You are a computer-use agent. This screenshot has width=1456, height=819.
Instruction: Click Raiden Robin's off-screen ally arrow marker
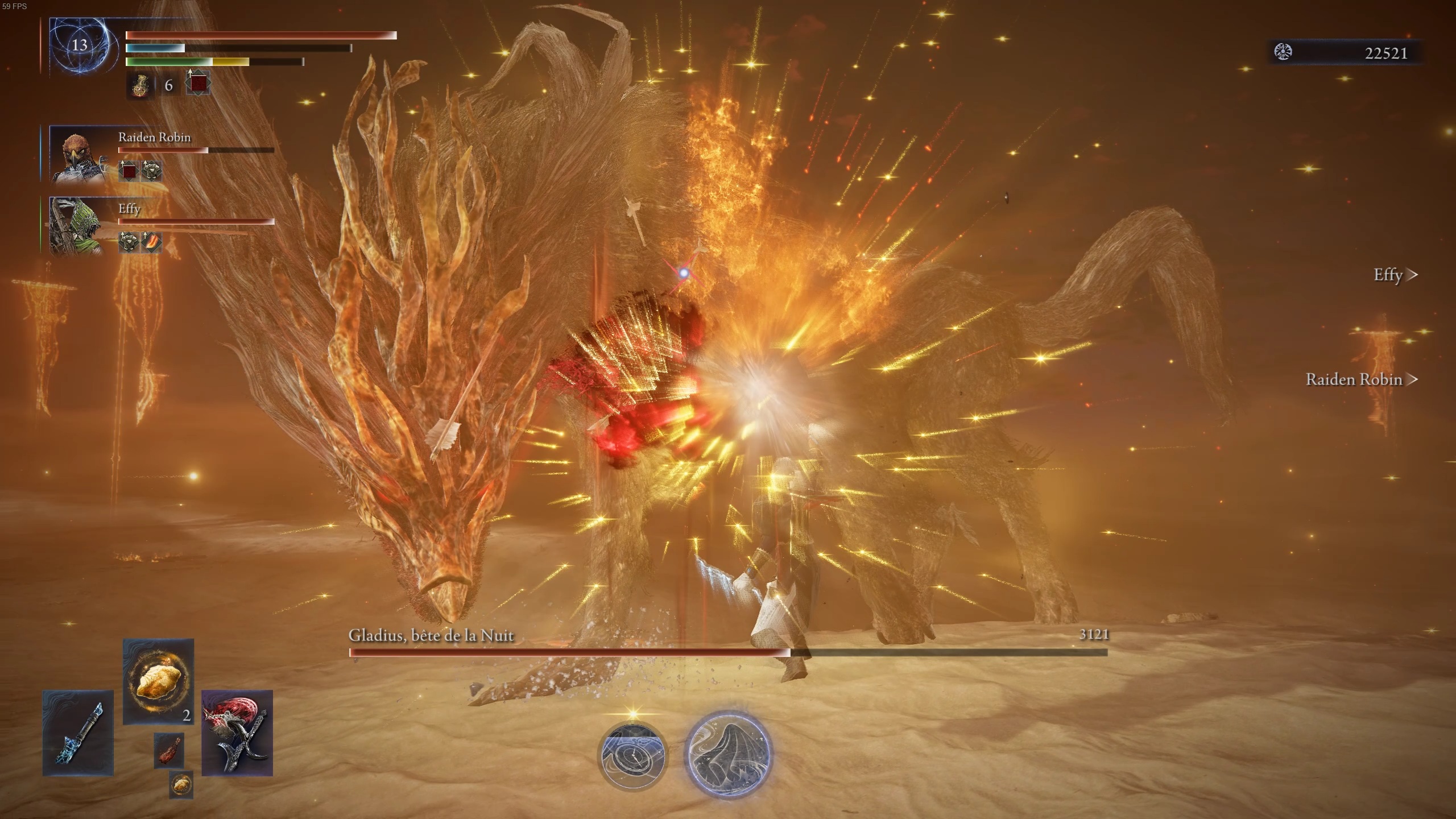(1411, 379)
